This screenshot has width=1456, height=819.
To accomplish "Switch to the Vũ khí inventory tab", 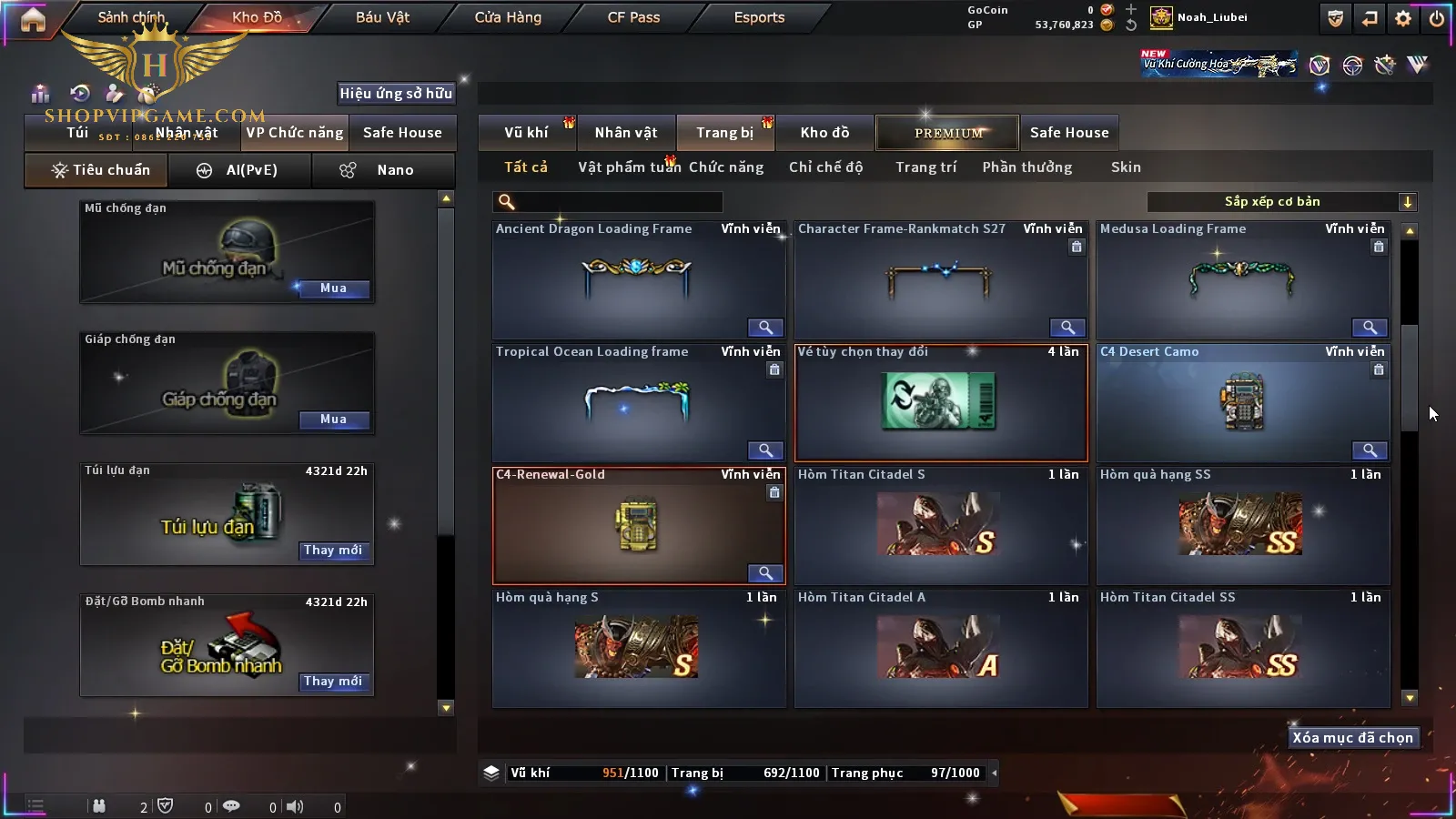I will [x=526, y=133].
